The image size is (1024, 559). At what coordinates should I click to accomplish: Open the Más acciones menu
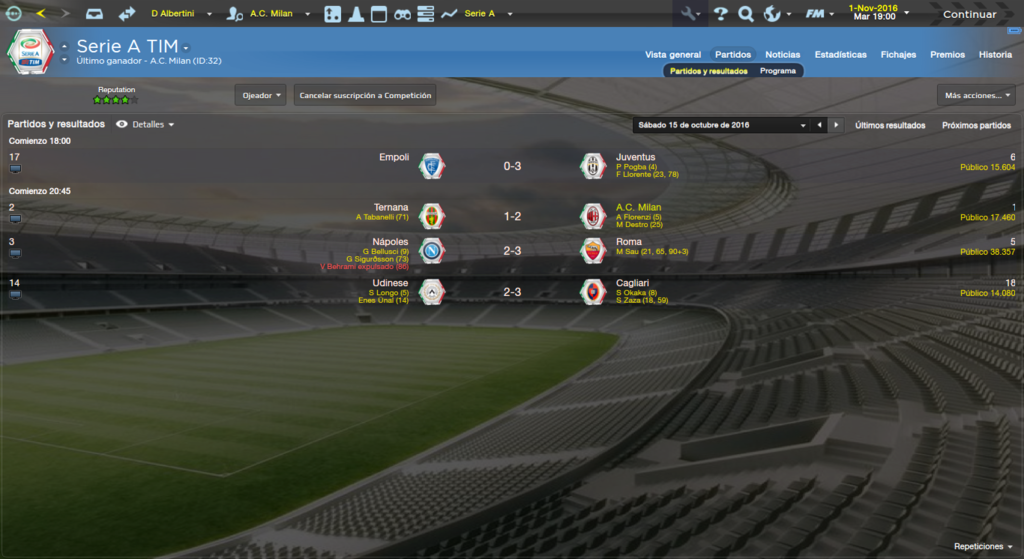tap(976, 95)
